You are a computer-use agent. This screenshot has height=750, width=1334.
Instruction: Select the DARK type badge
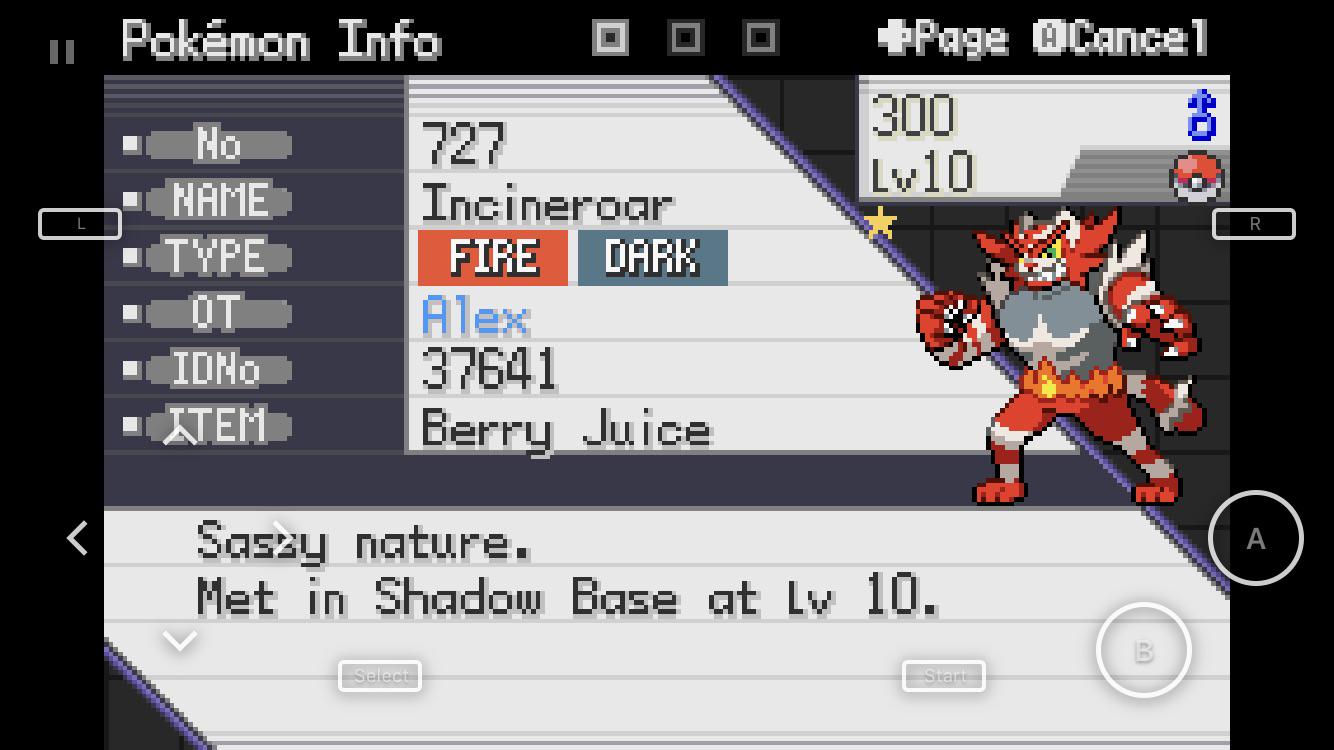click(x=652, y=257)
